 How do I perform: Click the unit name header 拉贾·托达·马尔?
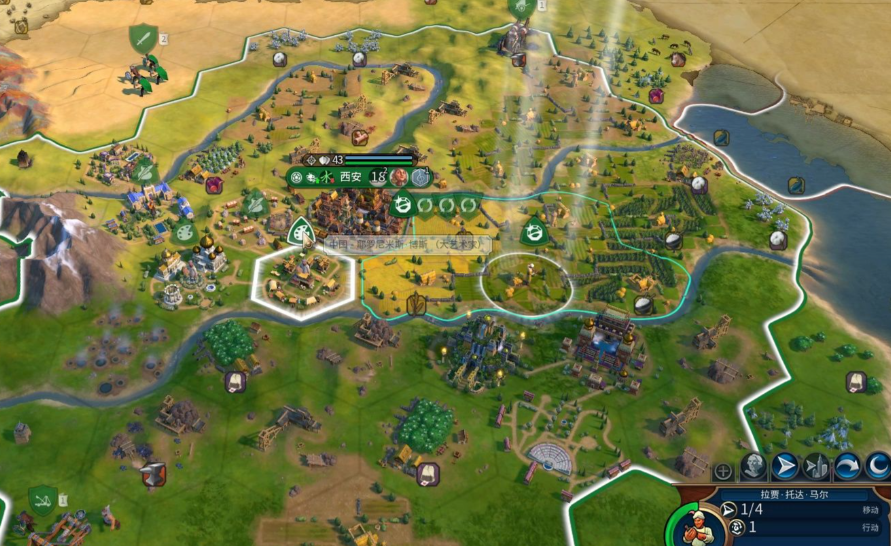[794, 495]
